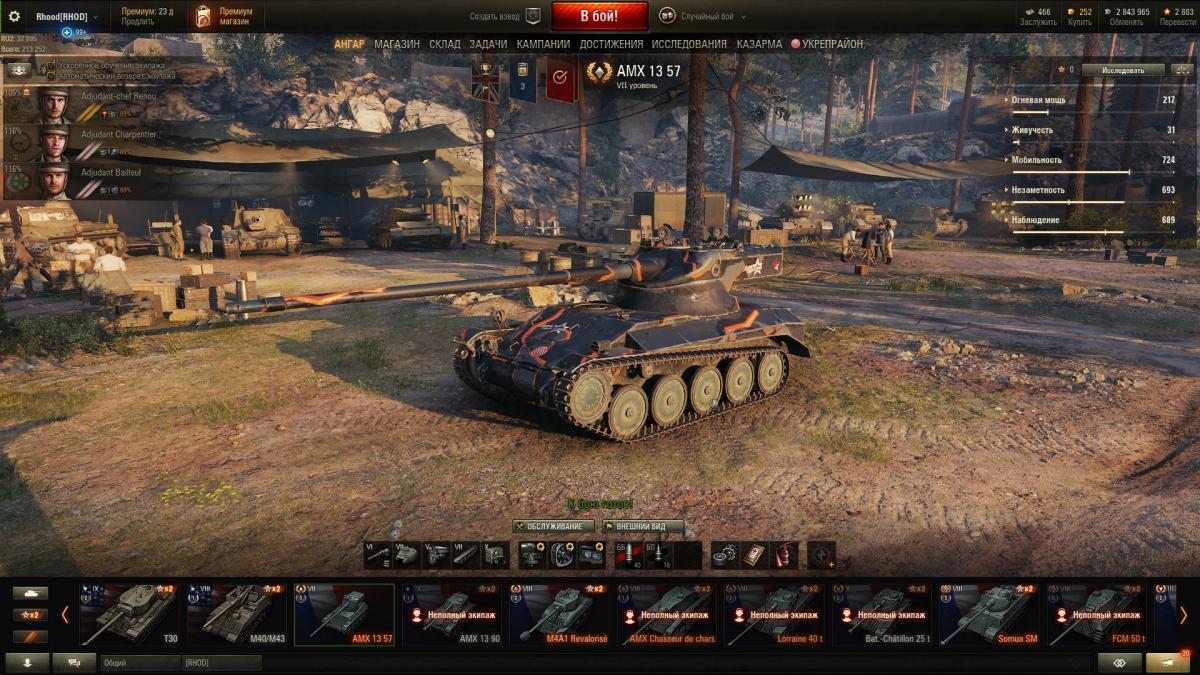Open the Rhood[RHOD] account dropdown
Viewport: 1200px width, 675px height.
pos(66,16)
